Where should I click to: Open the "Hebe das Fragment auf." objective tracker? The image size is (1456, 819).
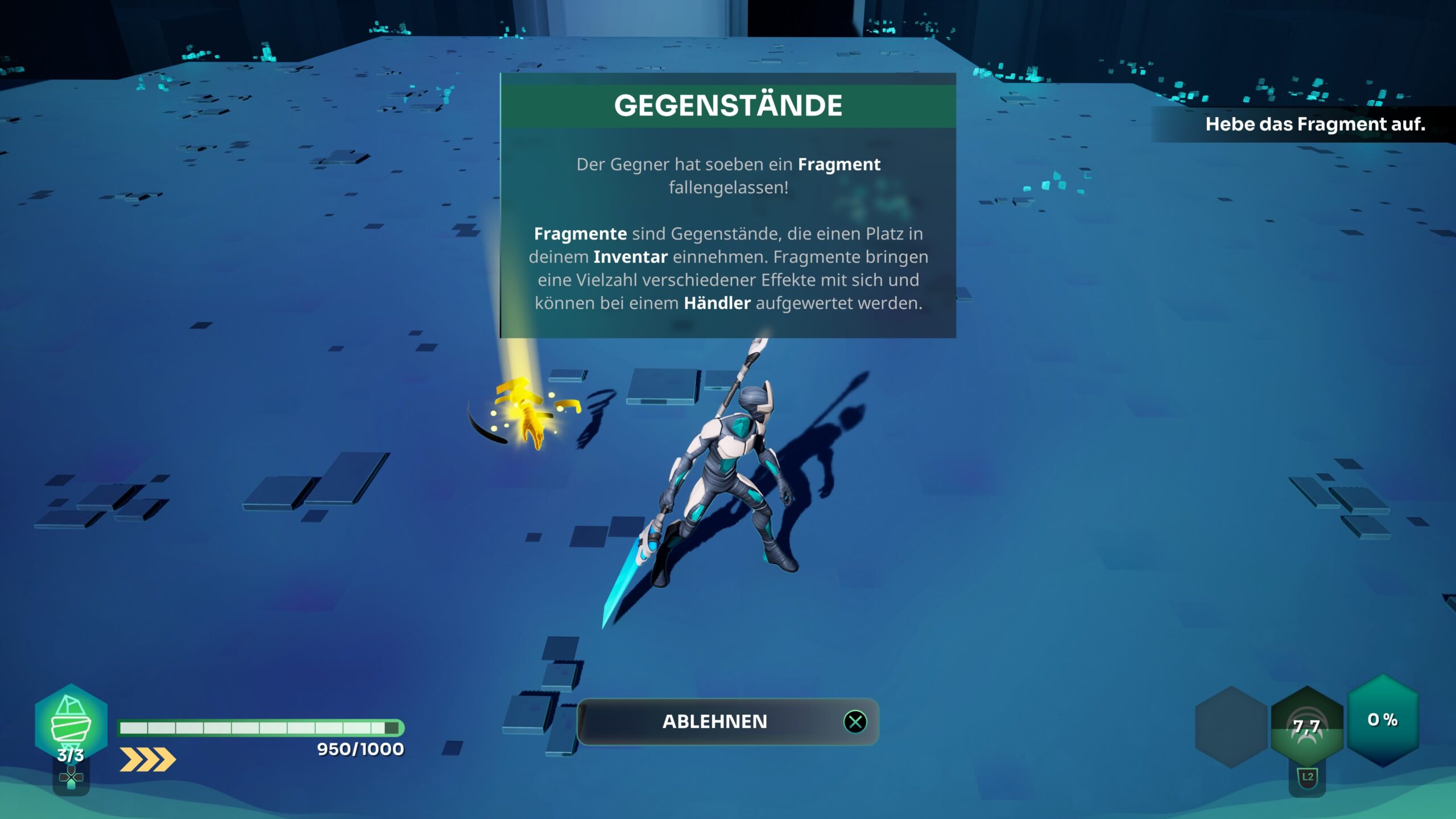click(x=1314, y=124)
